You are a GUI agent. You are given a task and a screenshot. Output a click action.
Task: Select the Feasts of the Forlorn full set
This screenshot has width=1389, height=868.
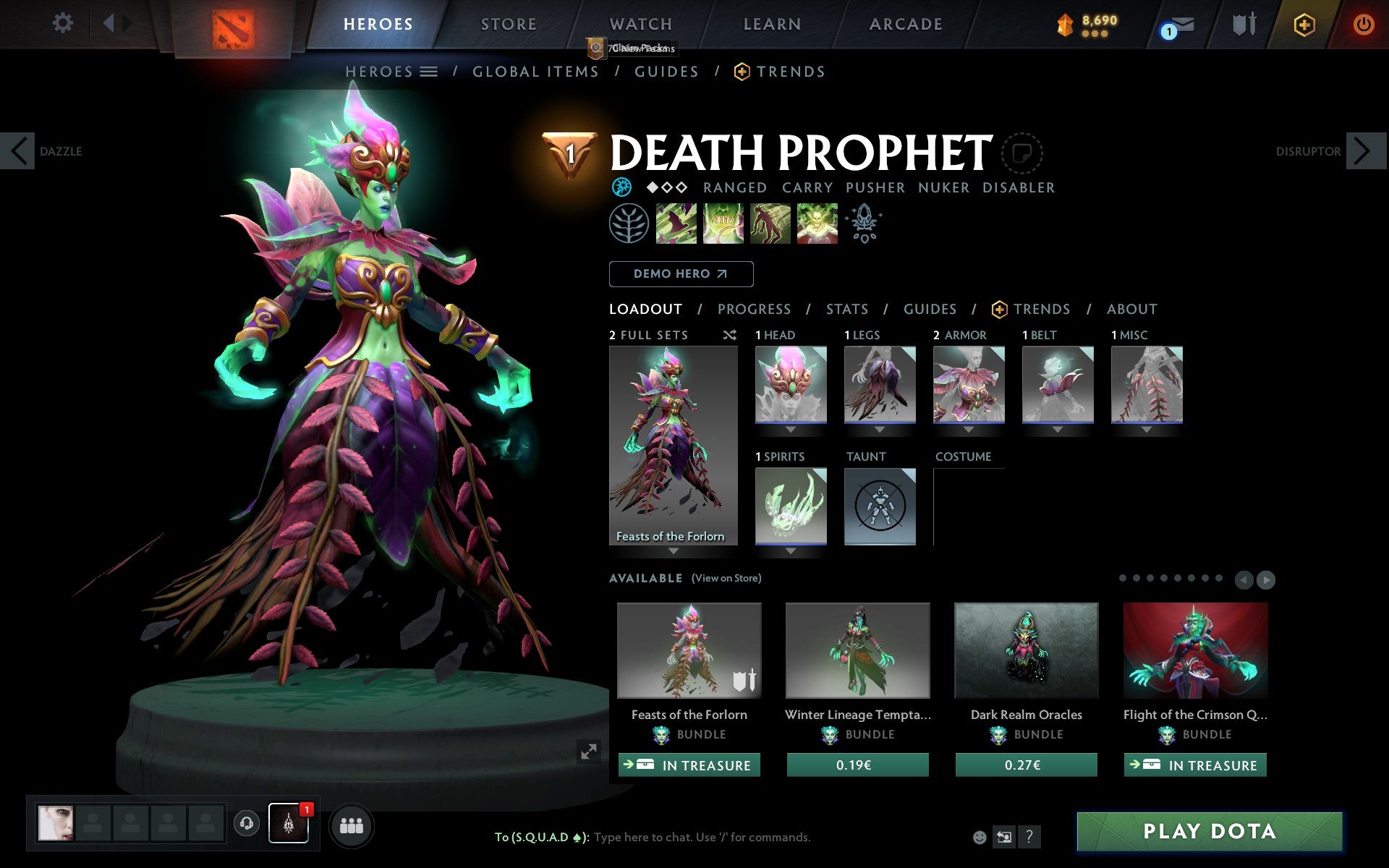pyautogui.click(x=673, y=445)
